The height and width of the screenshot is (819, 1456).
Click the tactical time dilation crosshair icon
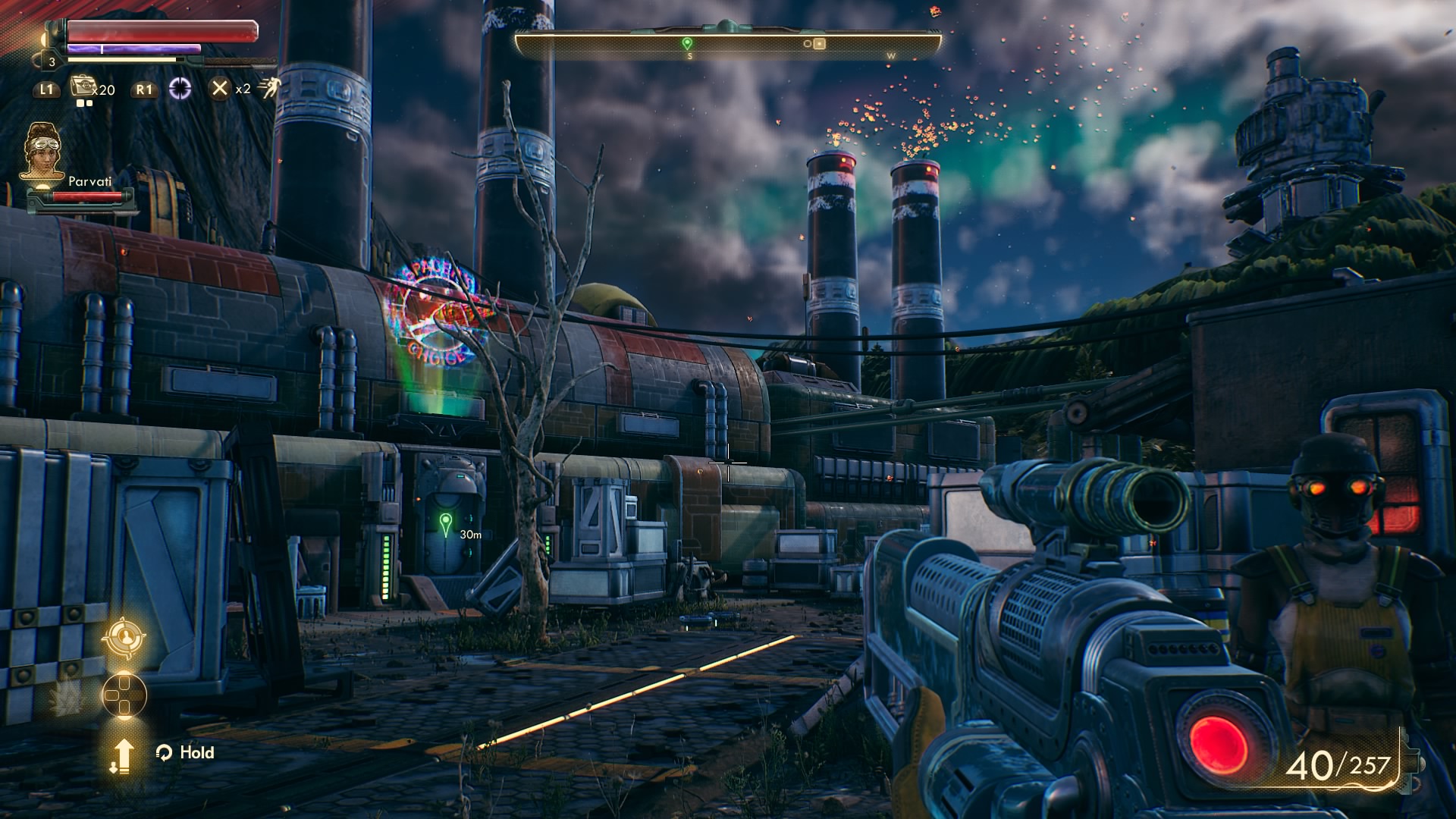[180, 89]
